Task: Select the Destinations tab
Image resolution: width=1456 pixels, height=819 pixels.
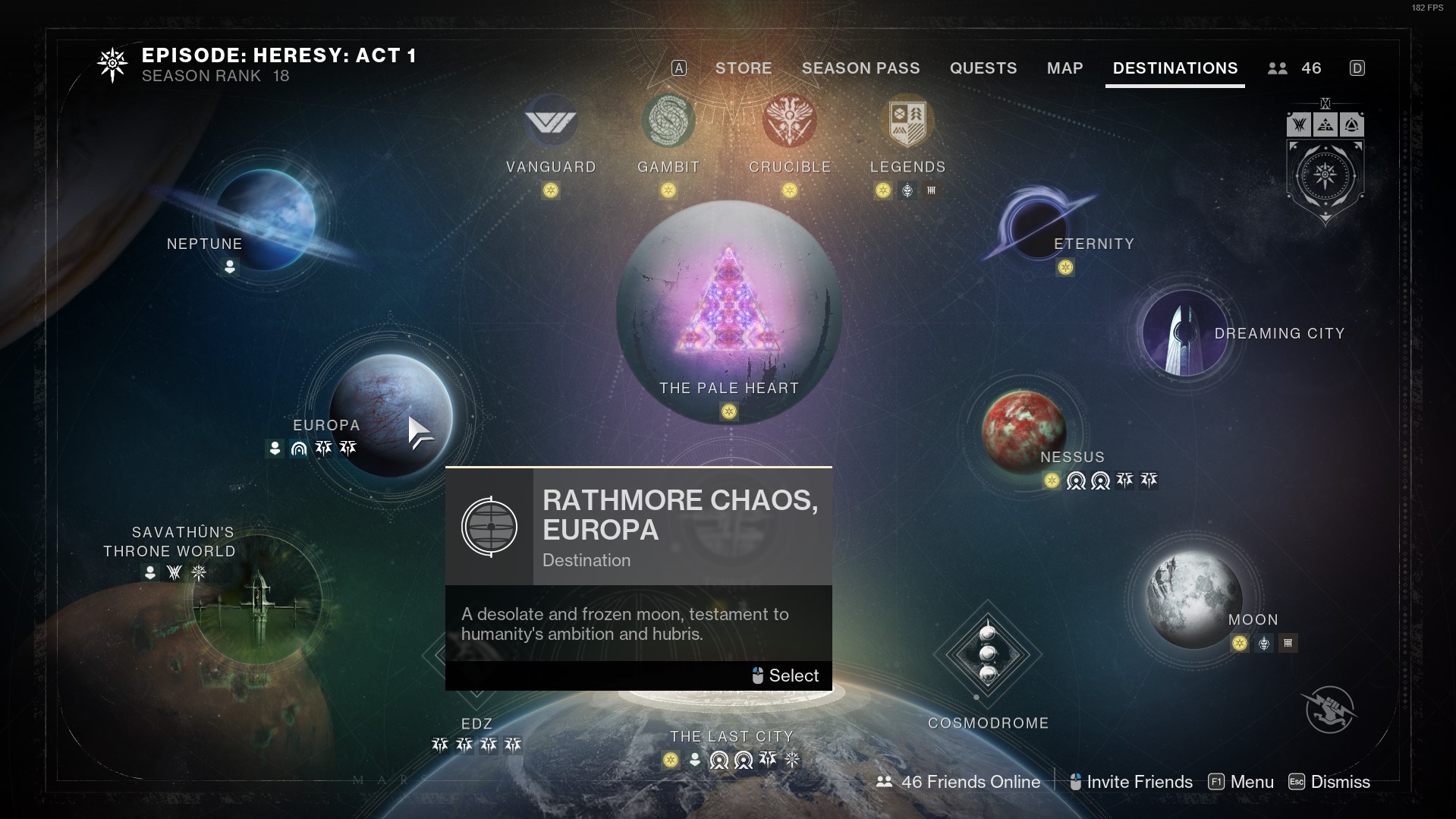Action: (1175, 68)
